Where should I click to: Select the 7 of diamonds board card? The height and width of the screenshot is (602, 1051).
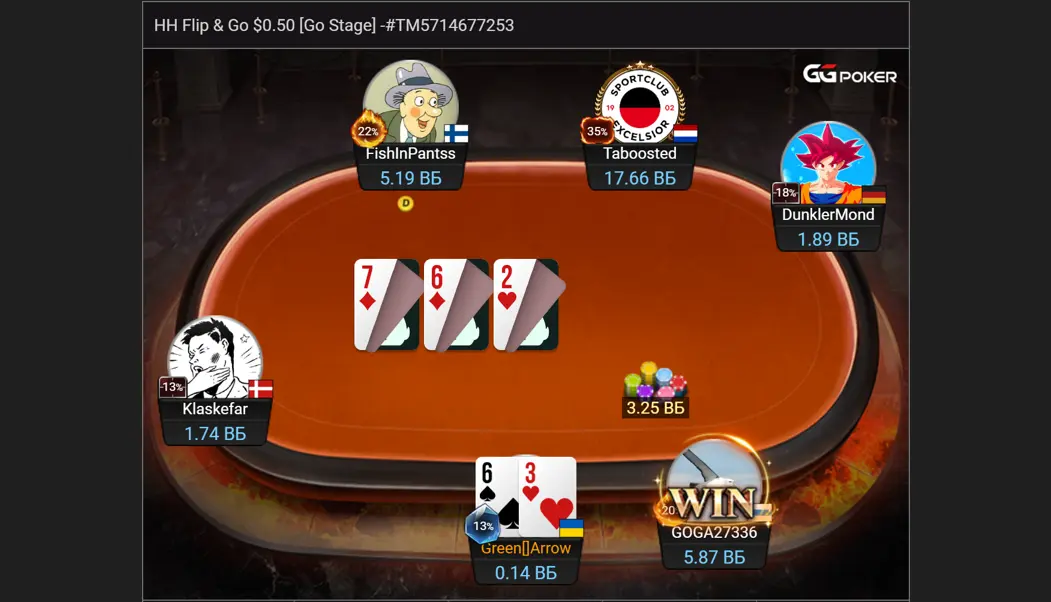click(386, 304)
